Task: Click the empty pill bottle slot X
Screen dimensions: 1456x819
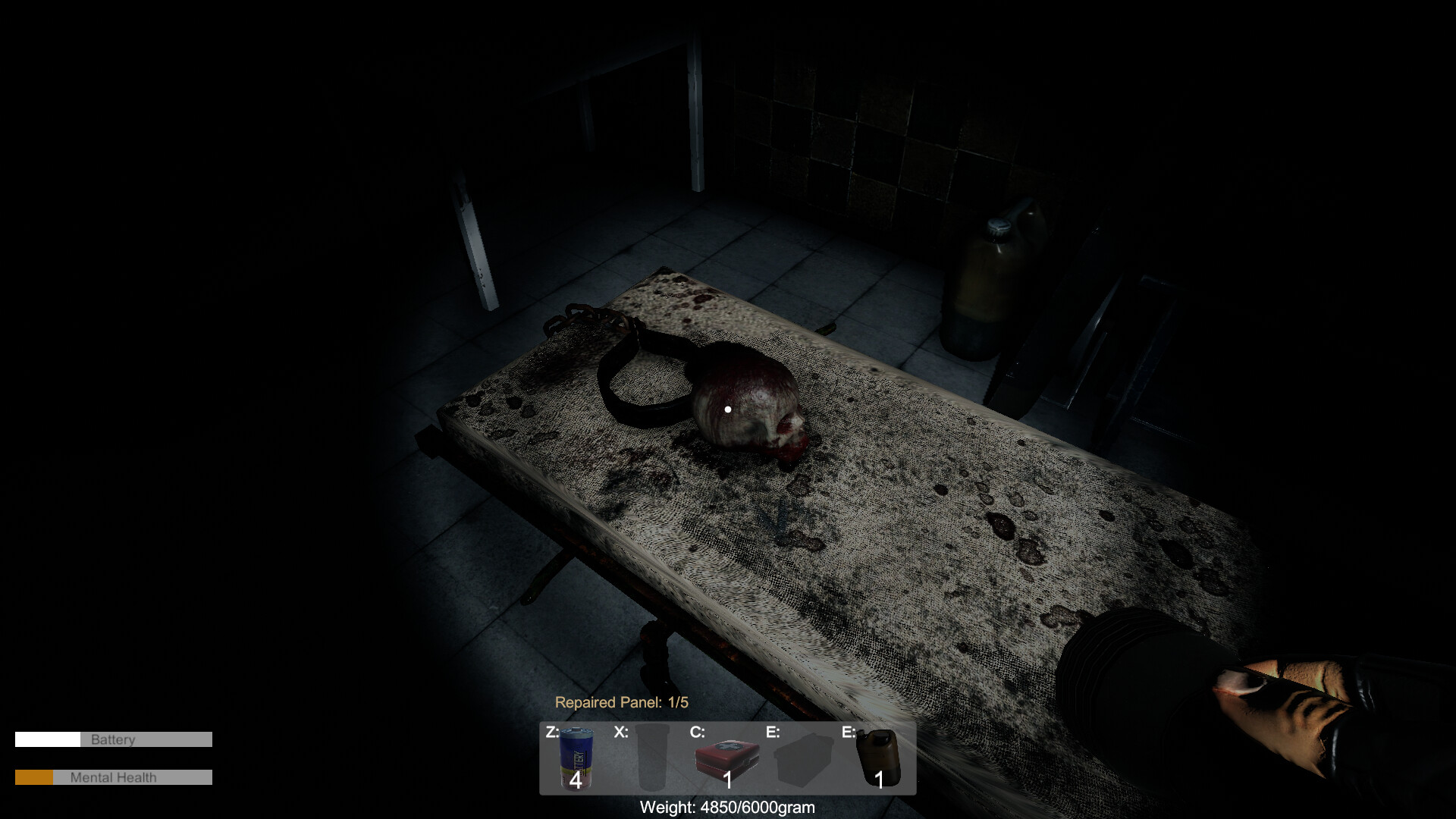Action: click(x=652, y=758)
